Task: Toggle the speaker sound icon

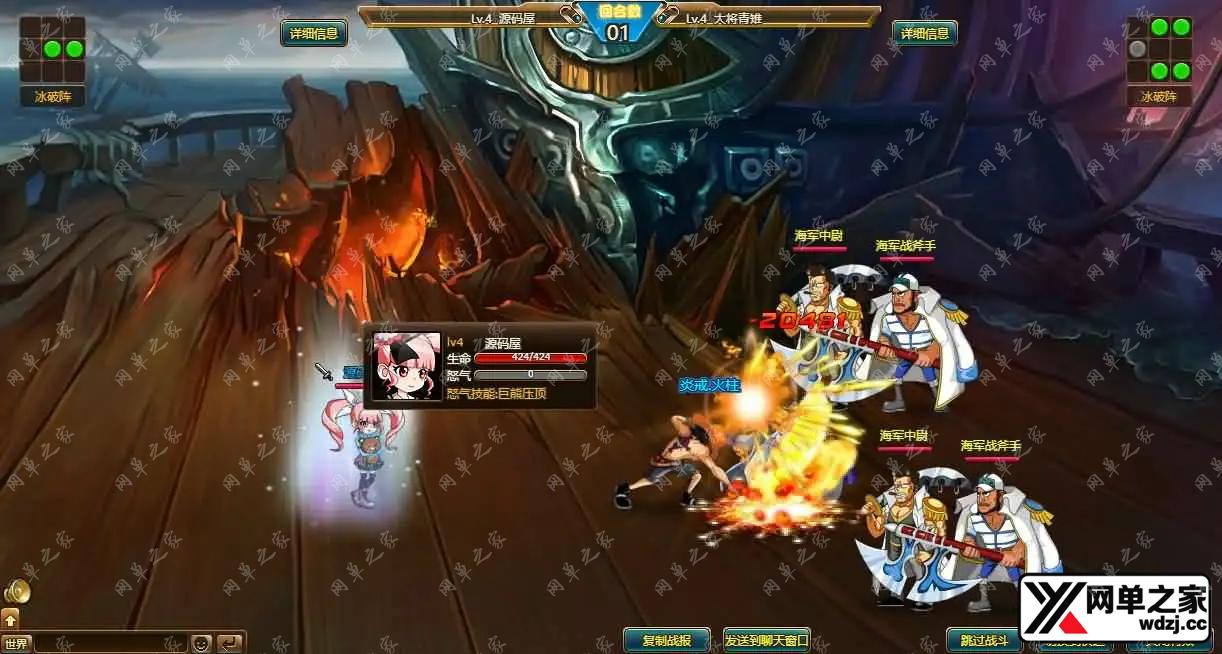Action: 16,592
